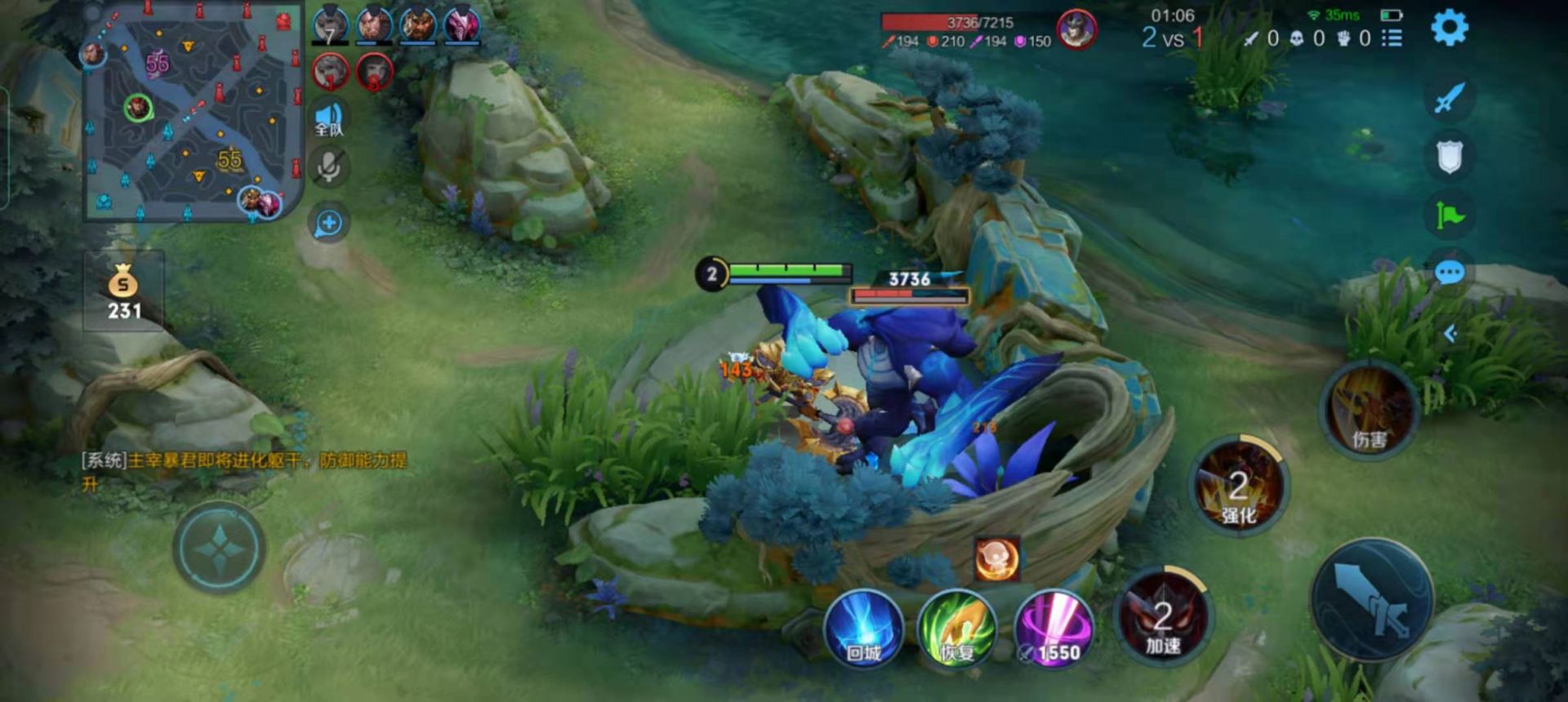Image resolution: width=1568 pixels, height=702 pixels.
Task: Cast the 伤害 damage skill
Action: pyautogui.click(x=1370, y=411)
